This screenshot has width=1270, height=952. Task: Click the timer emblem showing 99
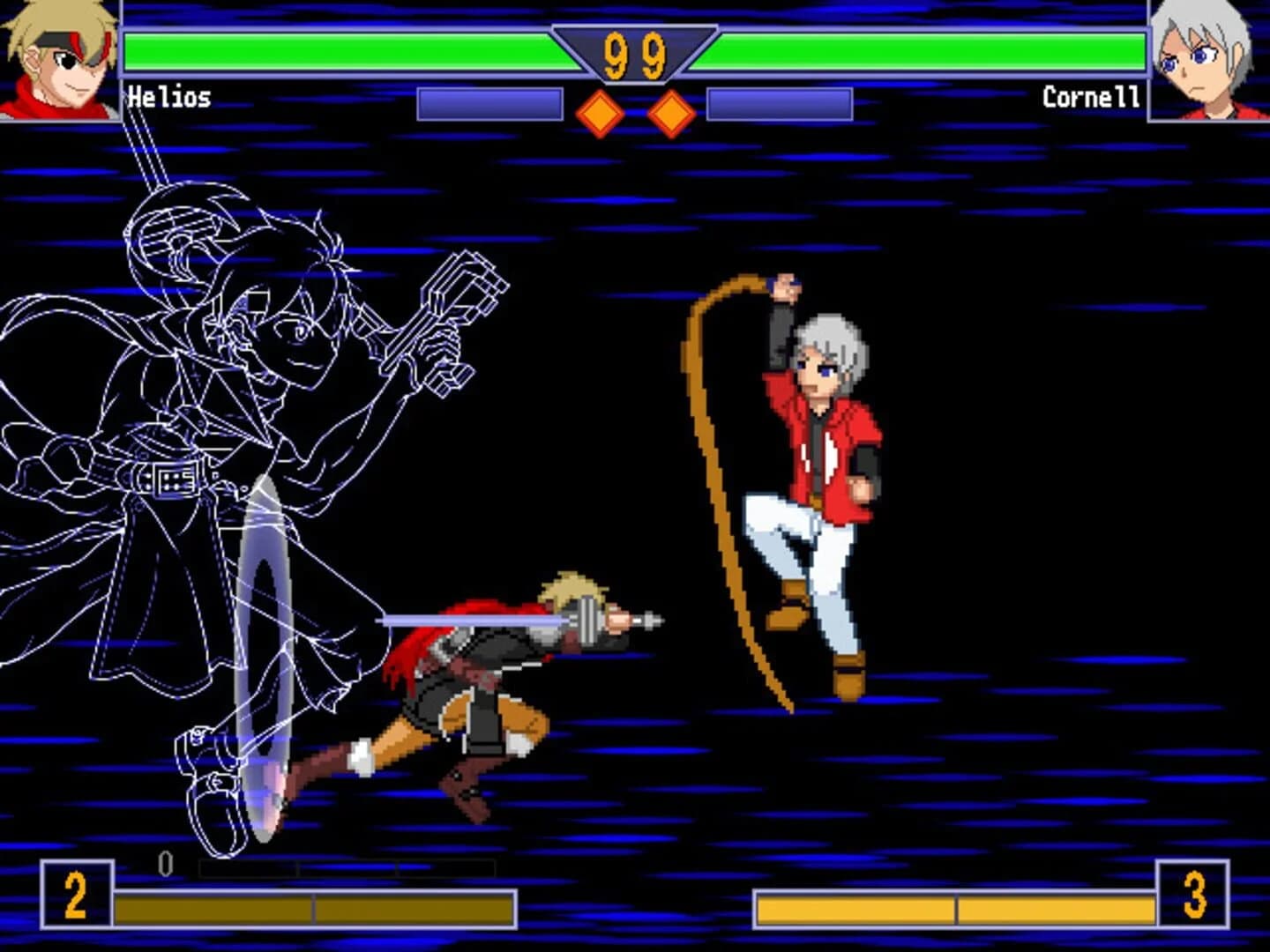(x=633, y=53)
